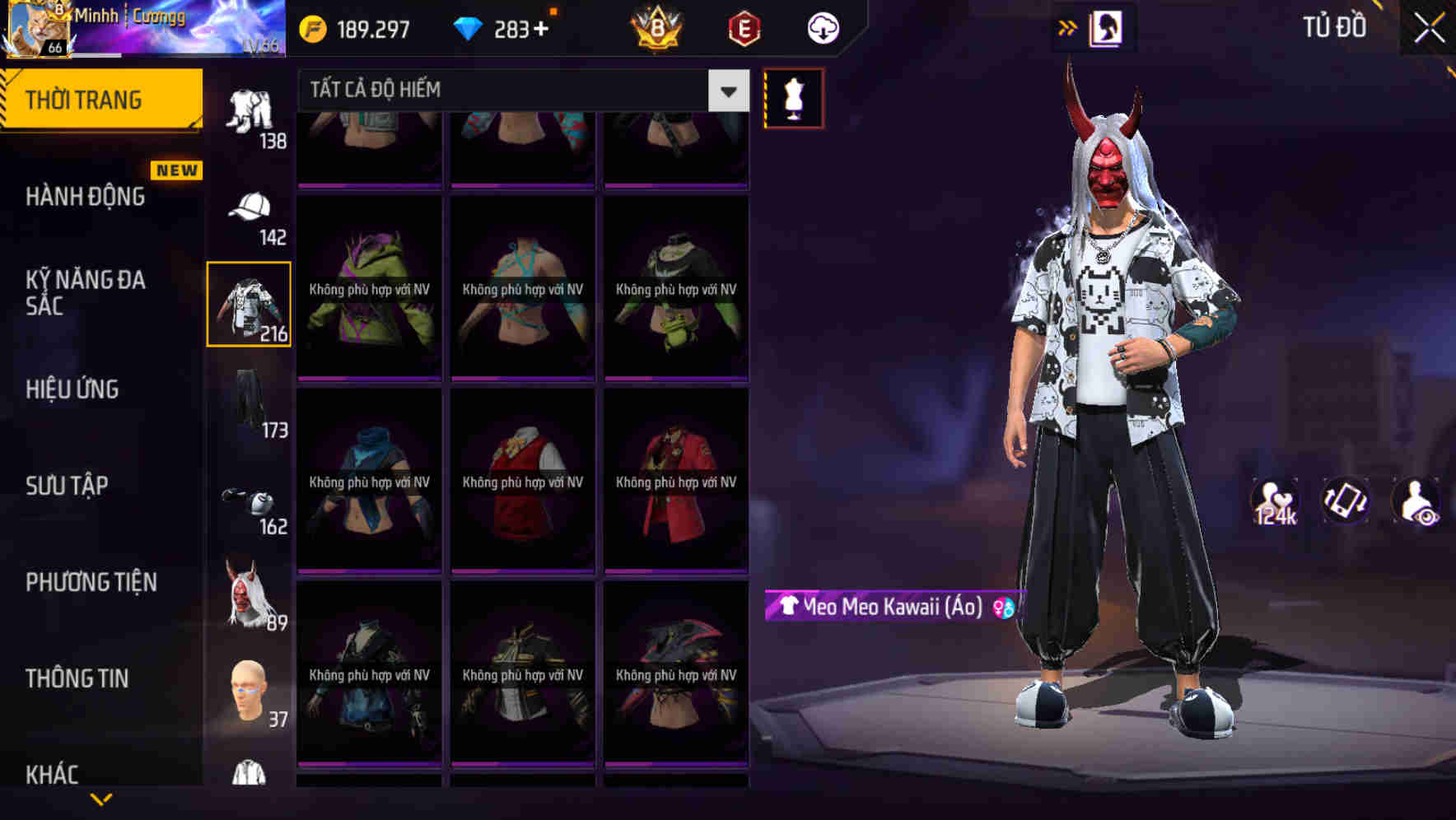Image resolution: width=1456 pixels, height=820 pixels.
Task: Select the selected shirt thumbnail with 216 count
Action: pyautogui.click(x=250, y=305)
